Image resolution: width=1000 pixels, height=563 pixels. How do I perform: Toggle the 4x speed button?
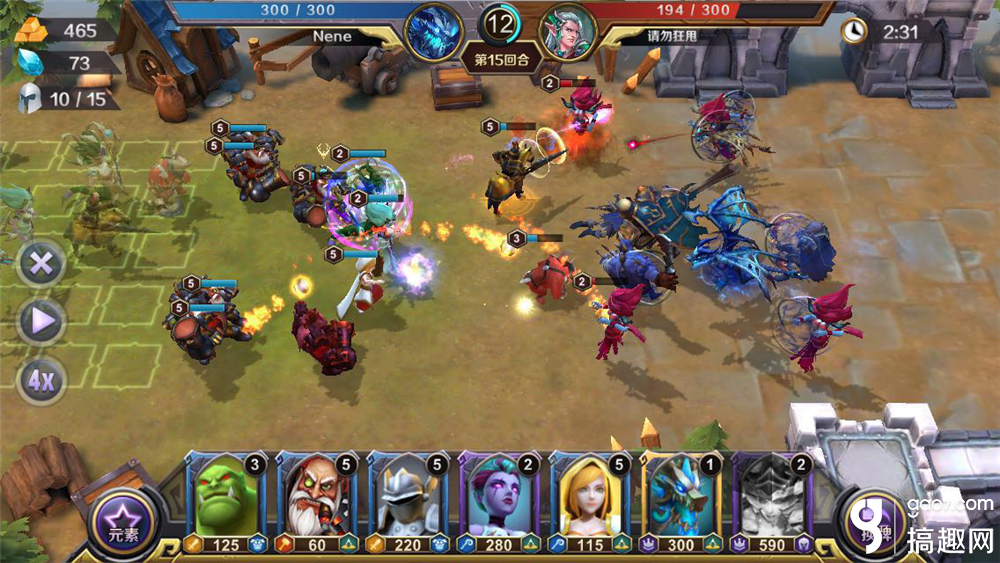point(41,379)
